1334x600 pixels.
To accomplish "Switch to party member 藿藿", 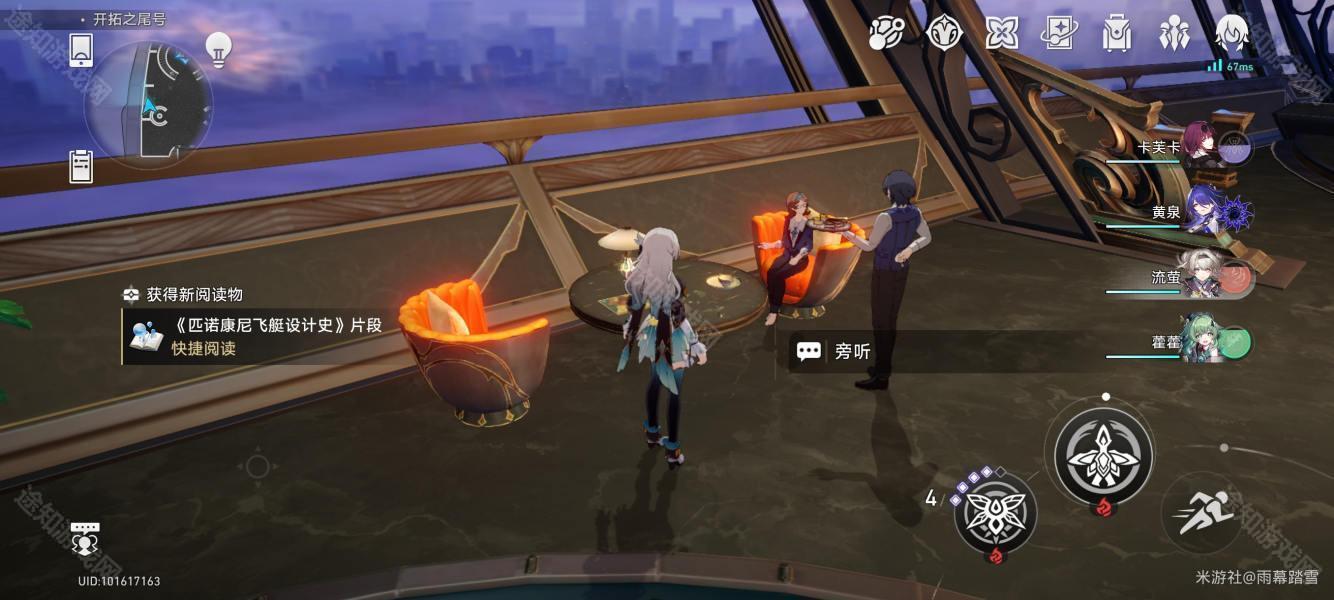I will click(x=1200, y=342).
